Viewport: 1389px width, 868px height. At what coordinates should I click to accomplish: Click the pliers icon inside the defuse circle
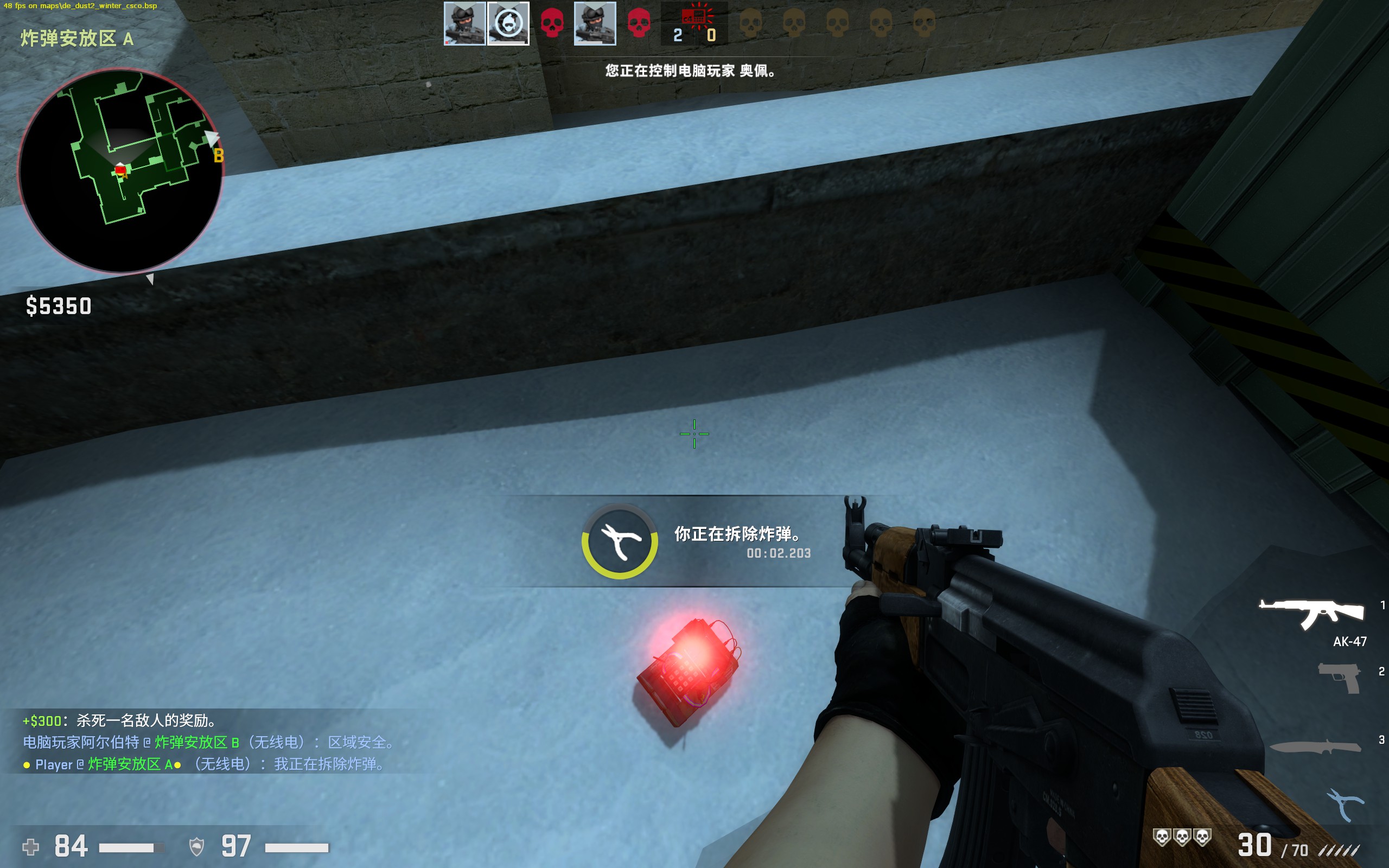621,541
